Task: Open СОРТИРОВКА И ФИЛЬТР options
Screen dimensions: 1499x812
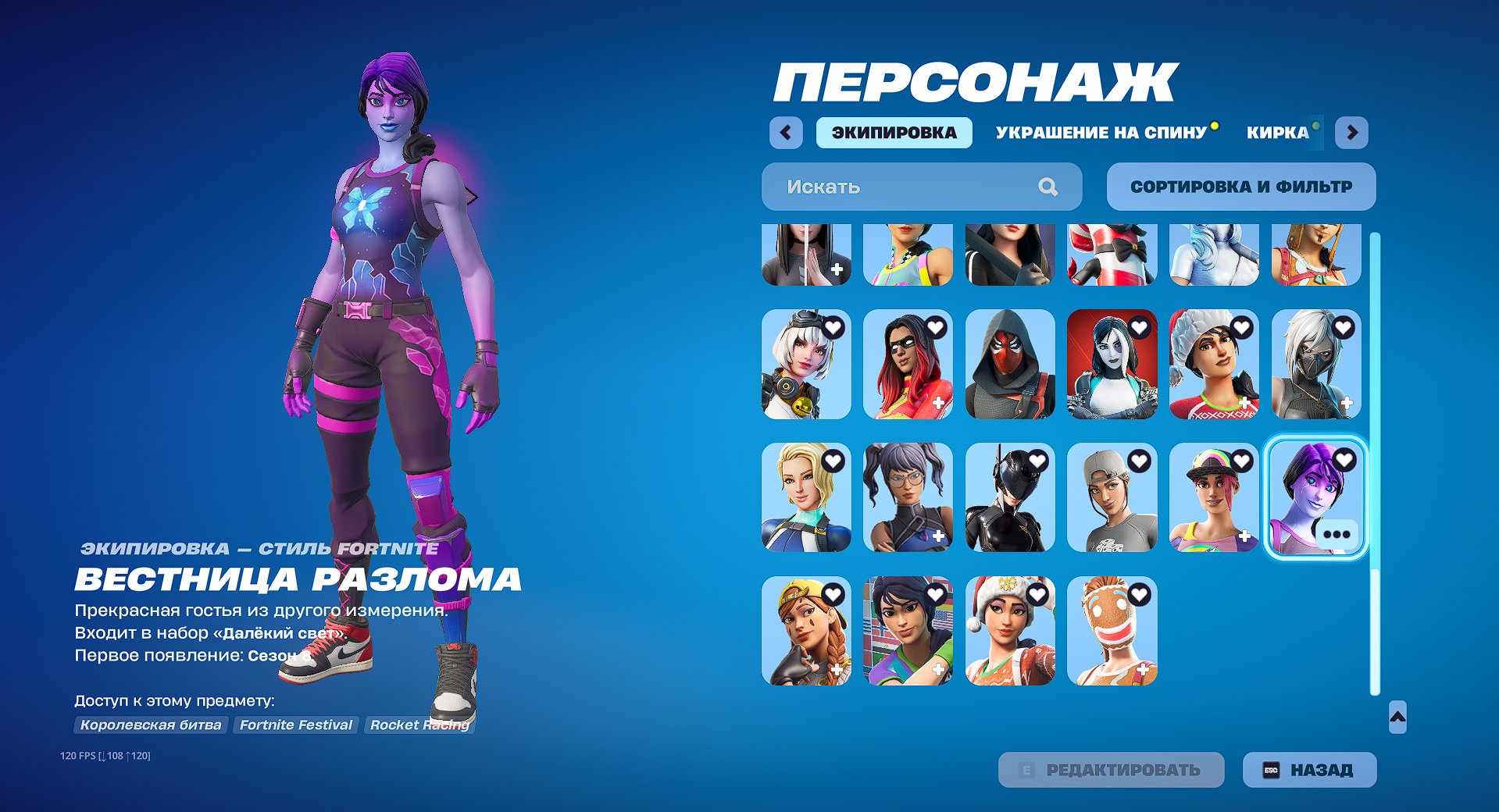Action: (1241, 186)
